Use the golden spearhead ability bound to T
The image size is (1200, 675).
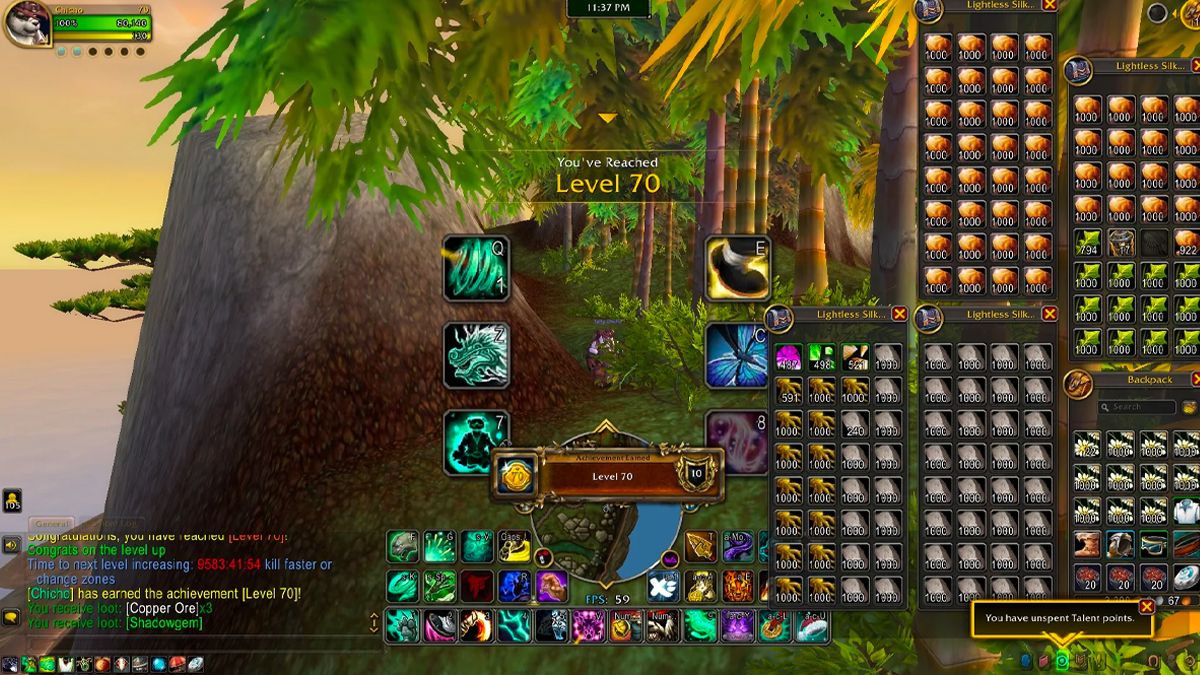click(x=700, y=547)
